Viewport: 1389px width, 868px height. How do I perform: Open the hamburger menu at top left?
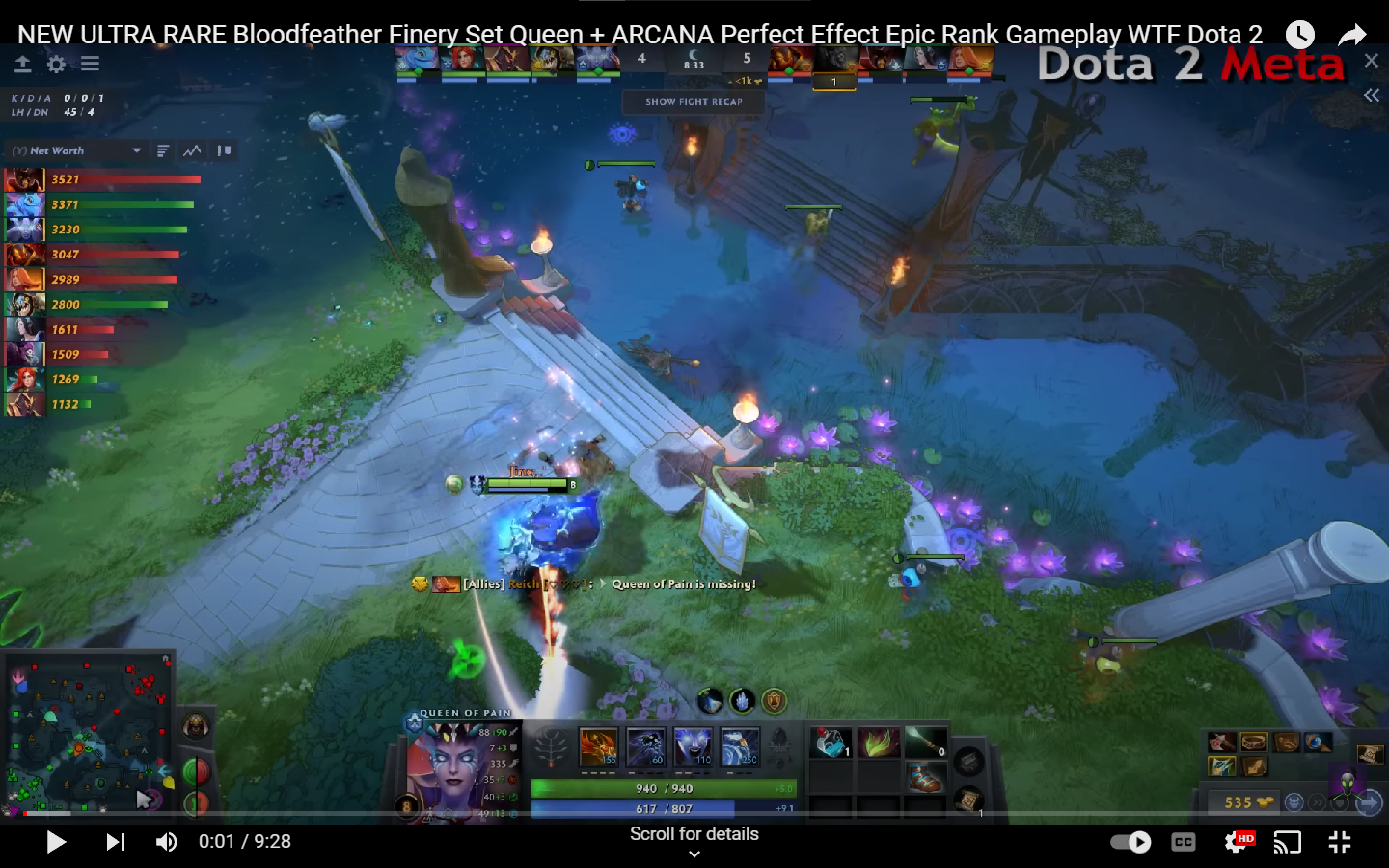[x=90, y=65]
